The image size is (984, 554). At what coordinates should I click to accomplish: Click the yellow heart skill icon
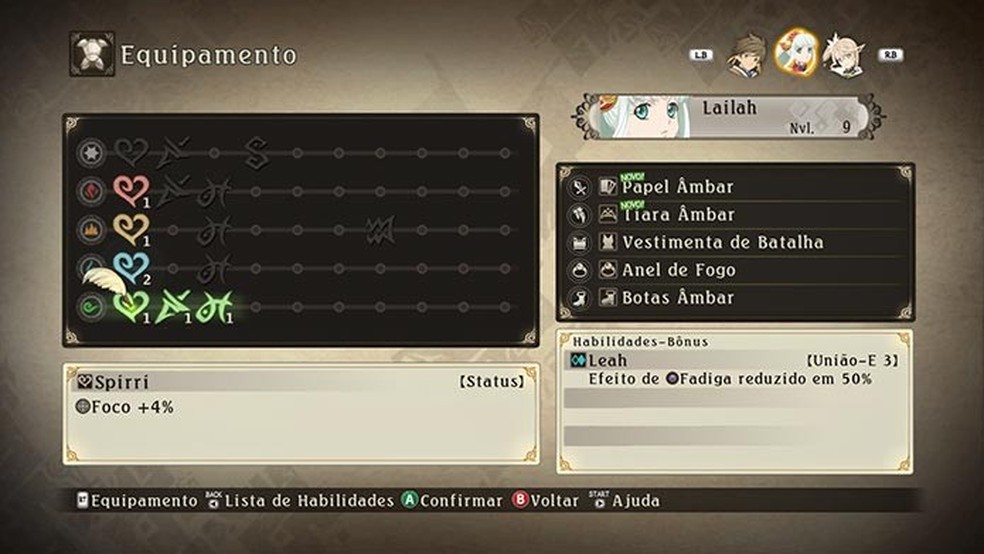[x=131, y=228]
